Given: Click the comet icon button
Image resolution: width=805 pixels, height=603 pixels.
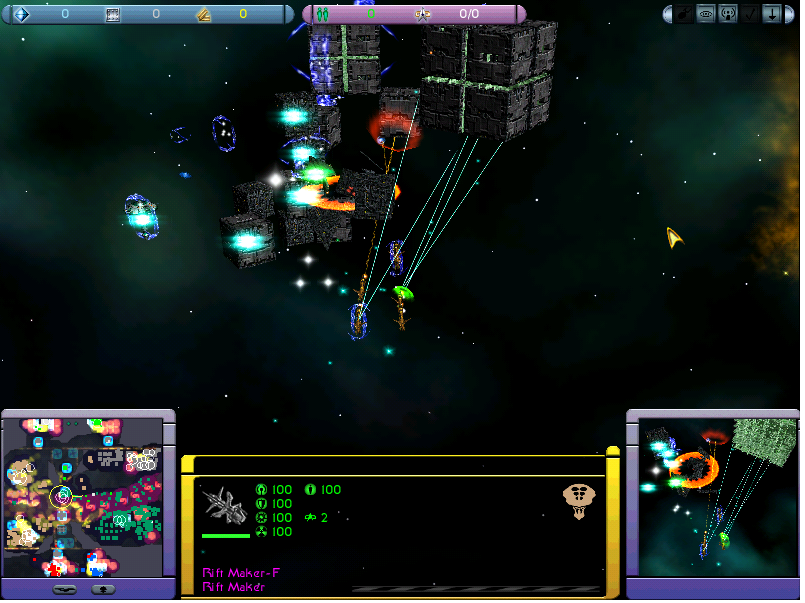Looking at the screenshot, I should coord(683,15).
